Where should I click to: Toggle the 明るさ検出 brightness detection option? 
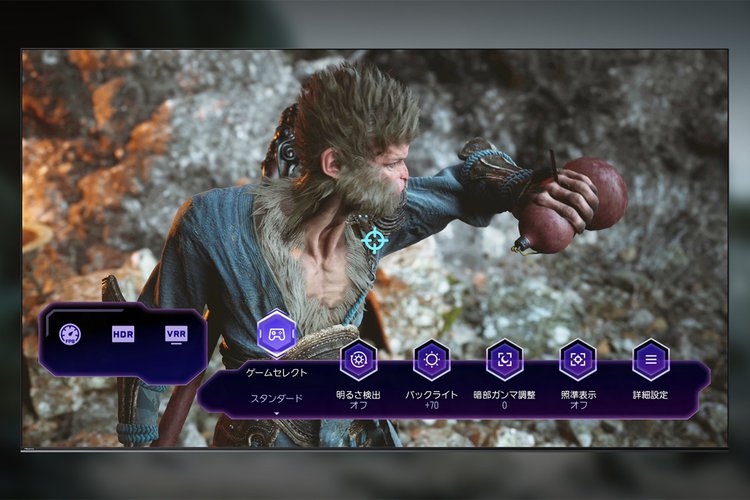(x=358, y=360)
